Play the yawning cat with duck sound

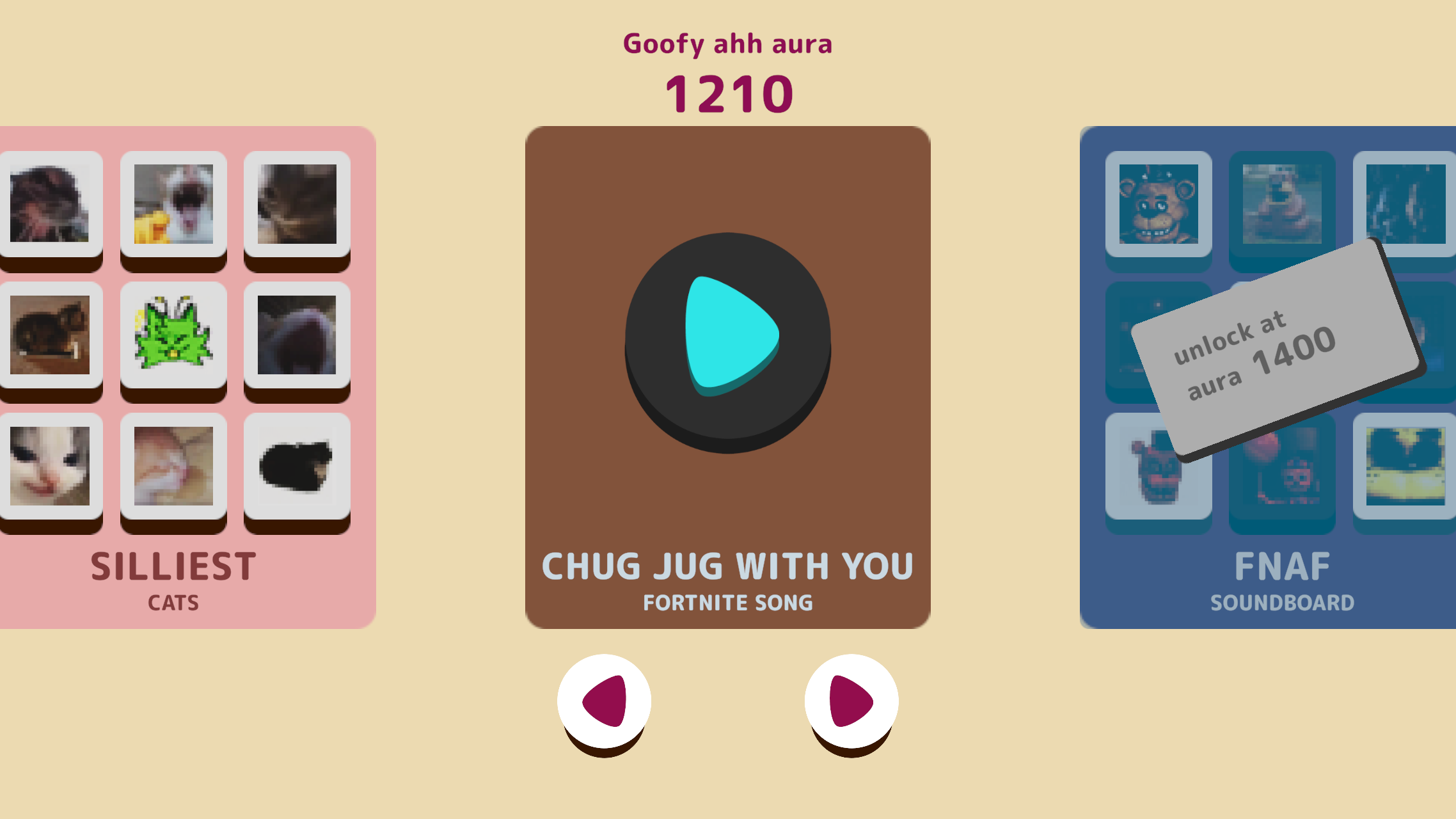173,205
